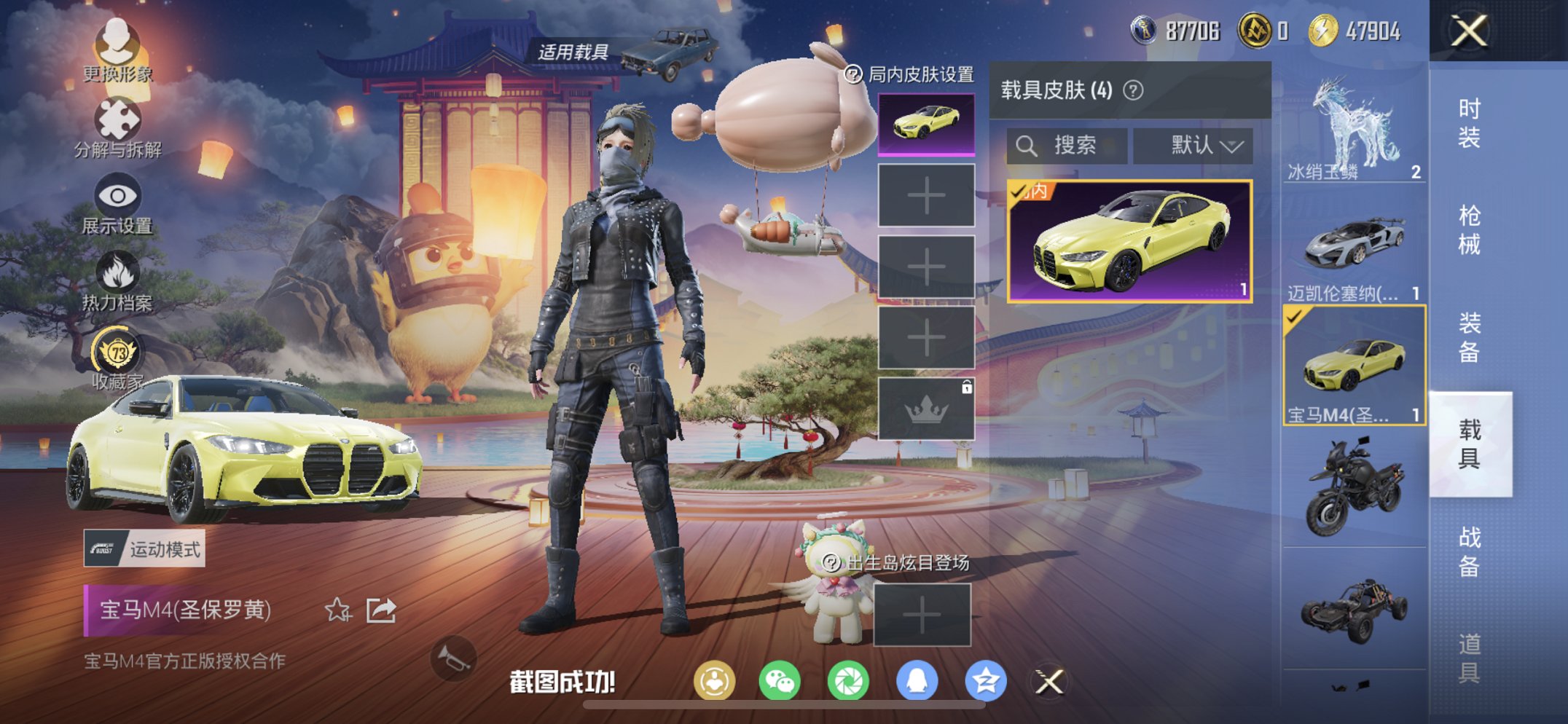This screenshot has width=1568, height=724.
Task: Toggle the crown locked skin slot
Action: pos(927,412)
